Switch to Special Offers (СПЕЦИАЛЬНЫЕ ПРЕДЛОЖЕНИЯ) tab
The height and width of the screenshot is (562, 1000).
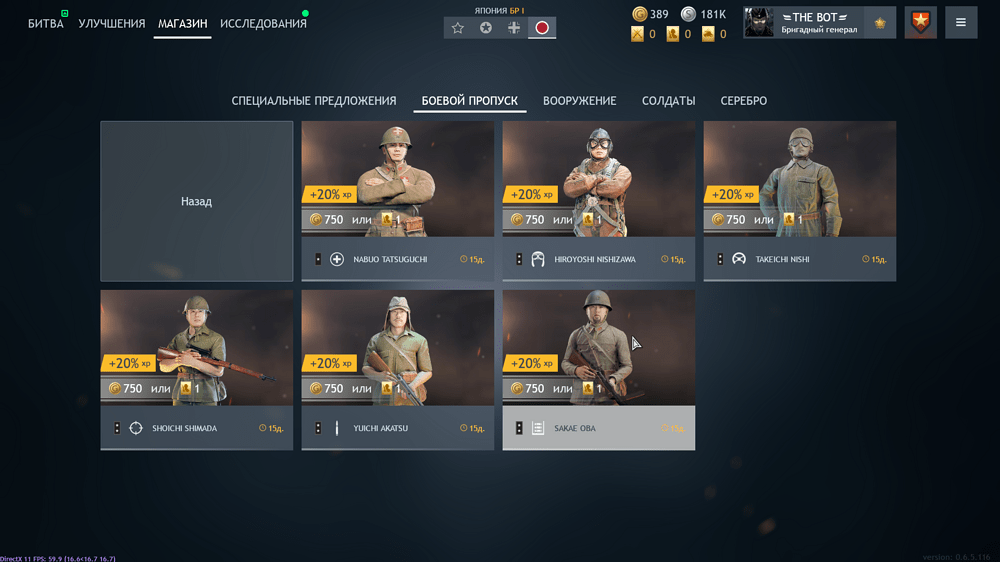coord(314,101)
